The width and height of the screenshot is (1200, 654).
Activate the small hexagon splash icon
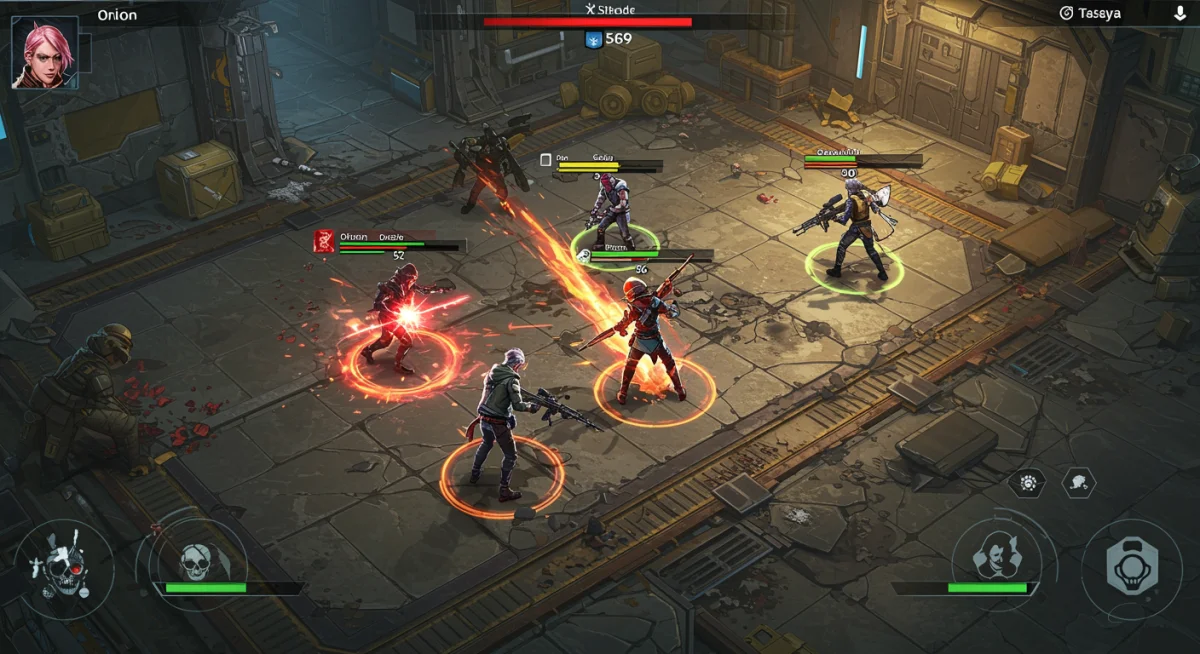coord(1078,483)
